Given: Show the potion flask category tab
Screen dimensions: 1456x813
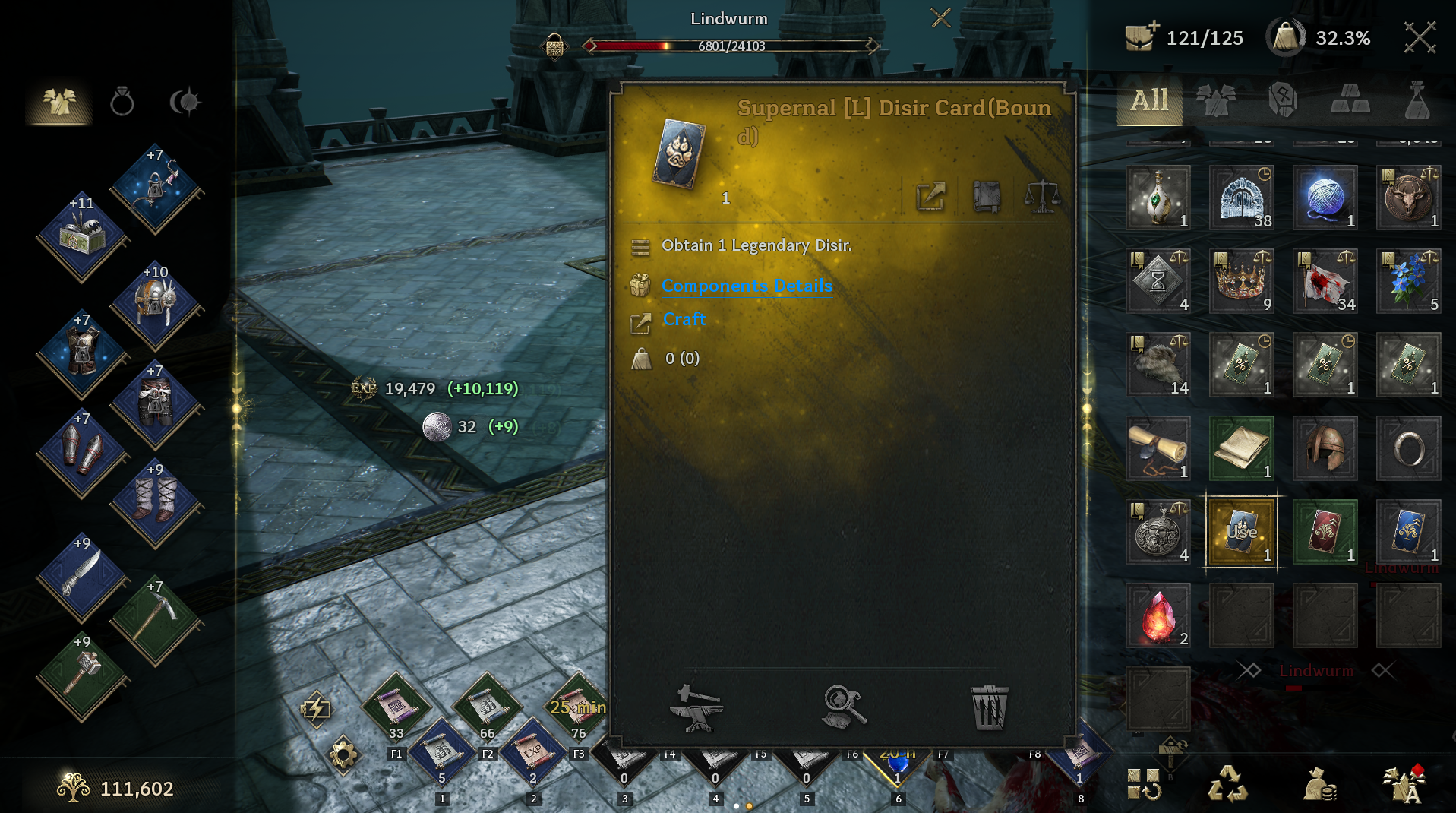Looking at the screenshot, I should [x=1417, y=100].
